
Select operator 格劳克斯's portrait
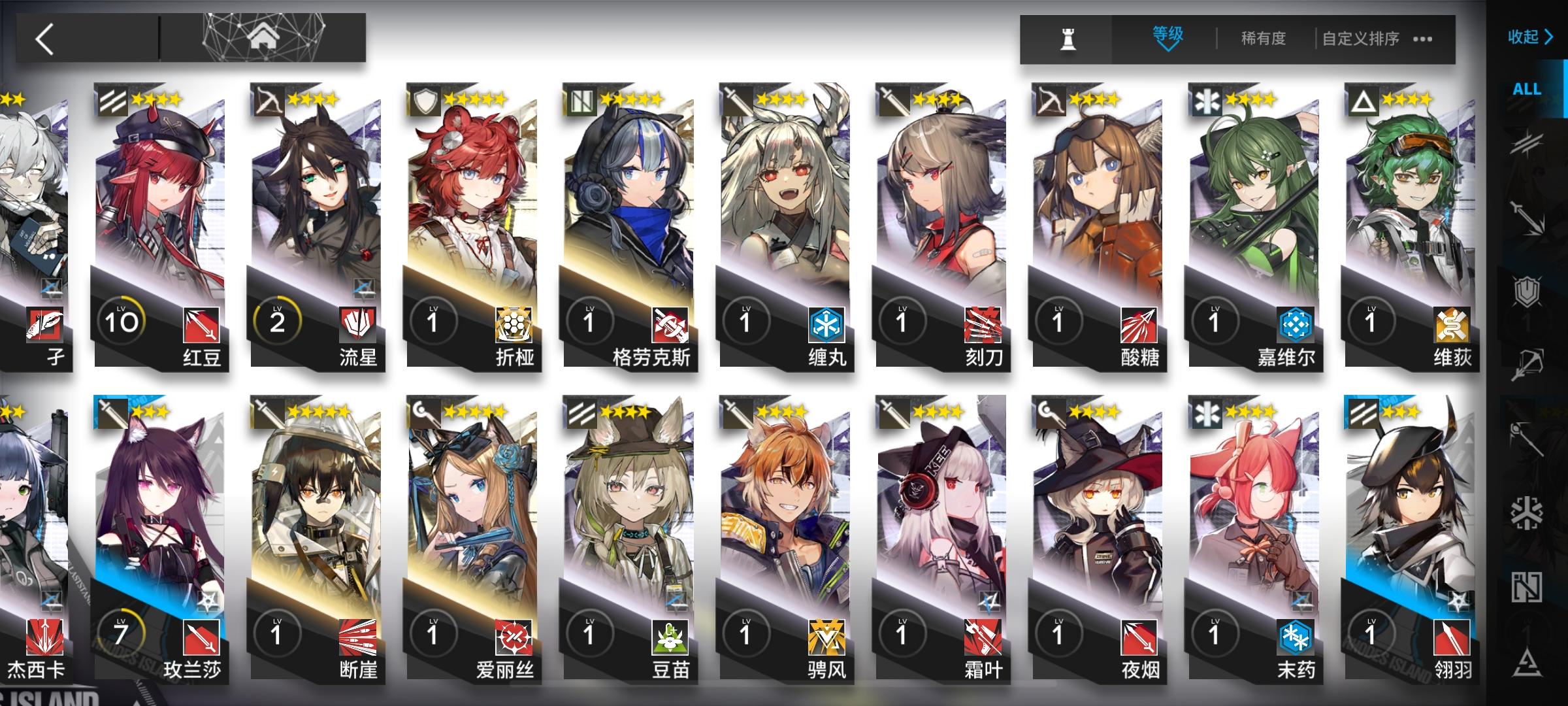628,196
